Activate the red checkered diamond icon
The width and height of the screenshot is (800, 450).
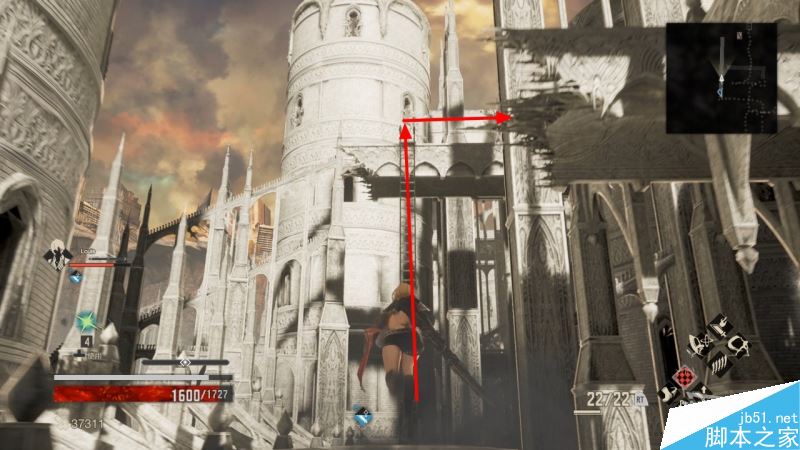(685, 378)
